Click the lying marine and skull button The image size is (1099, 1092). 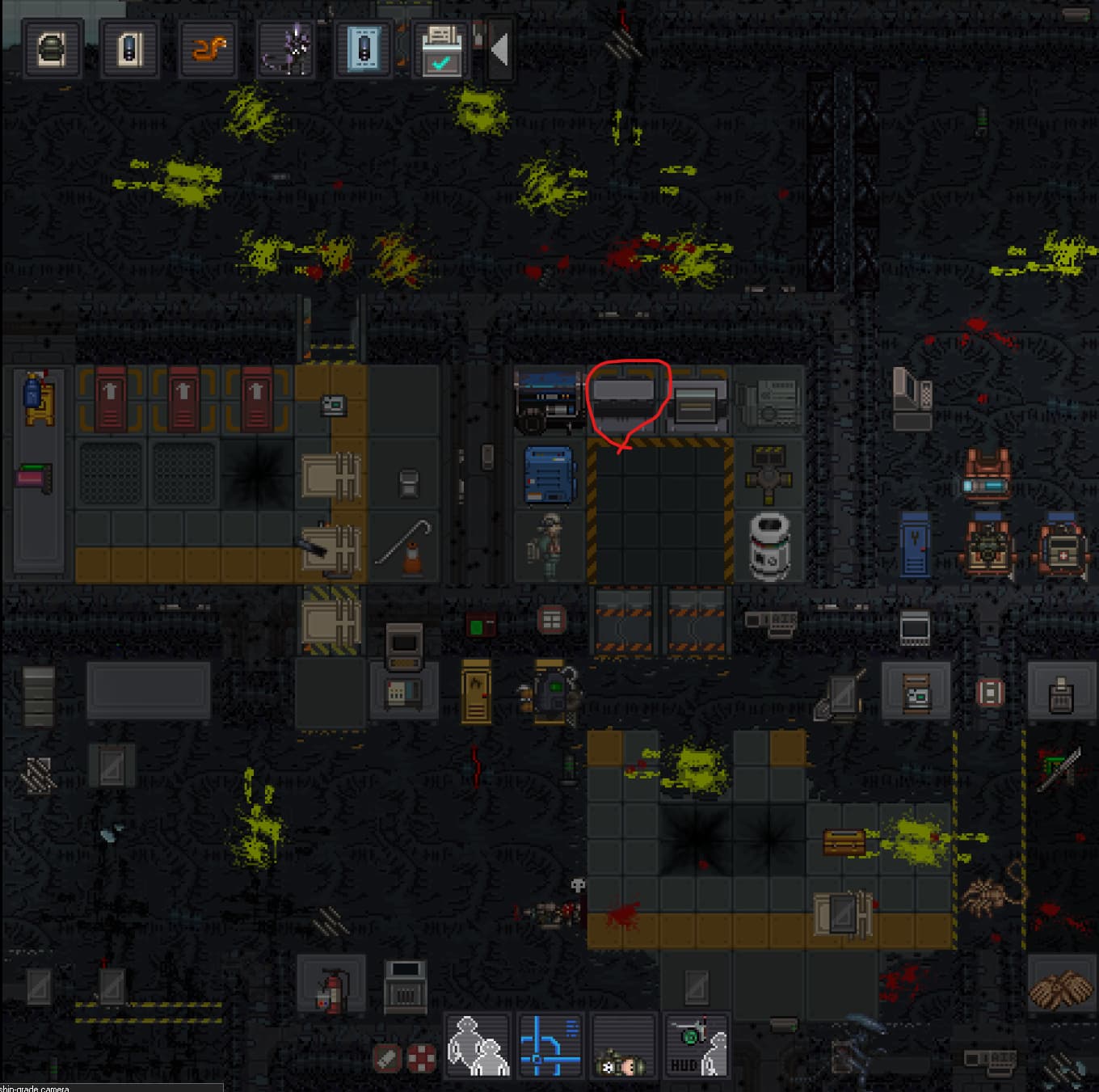pos(623,1046)
